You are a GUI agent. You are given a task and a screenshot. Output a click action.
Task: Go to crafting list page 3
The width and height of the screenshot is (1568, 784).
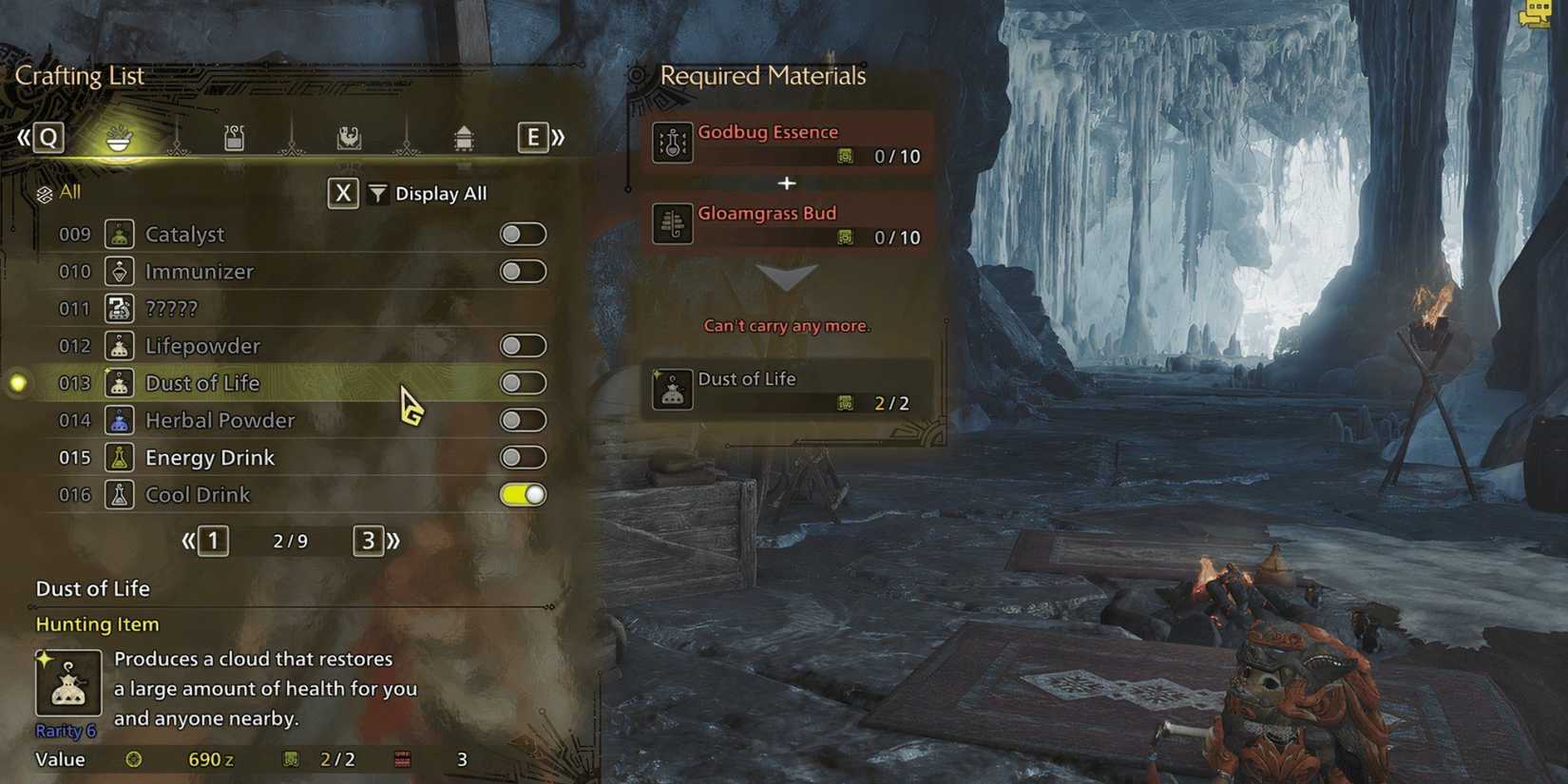click(x=369, y=541)
